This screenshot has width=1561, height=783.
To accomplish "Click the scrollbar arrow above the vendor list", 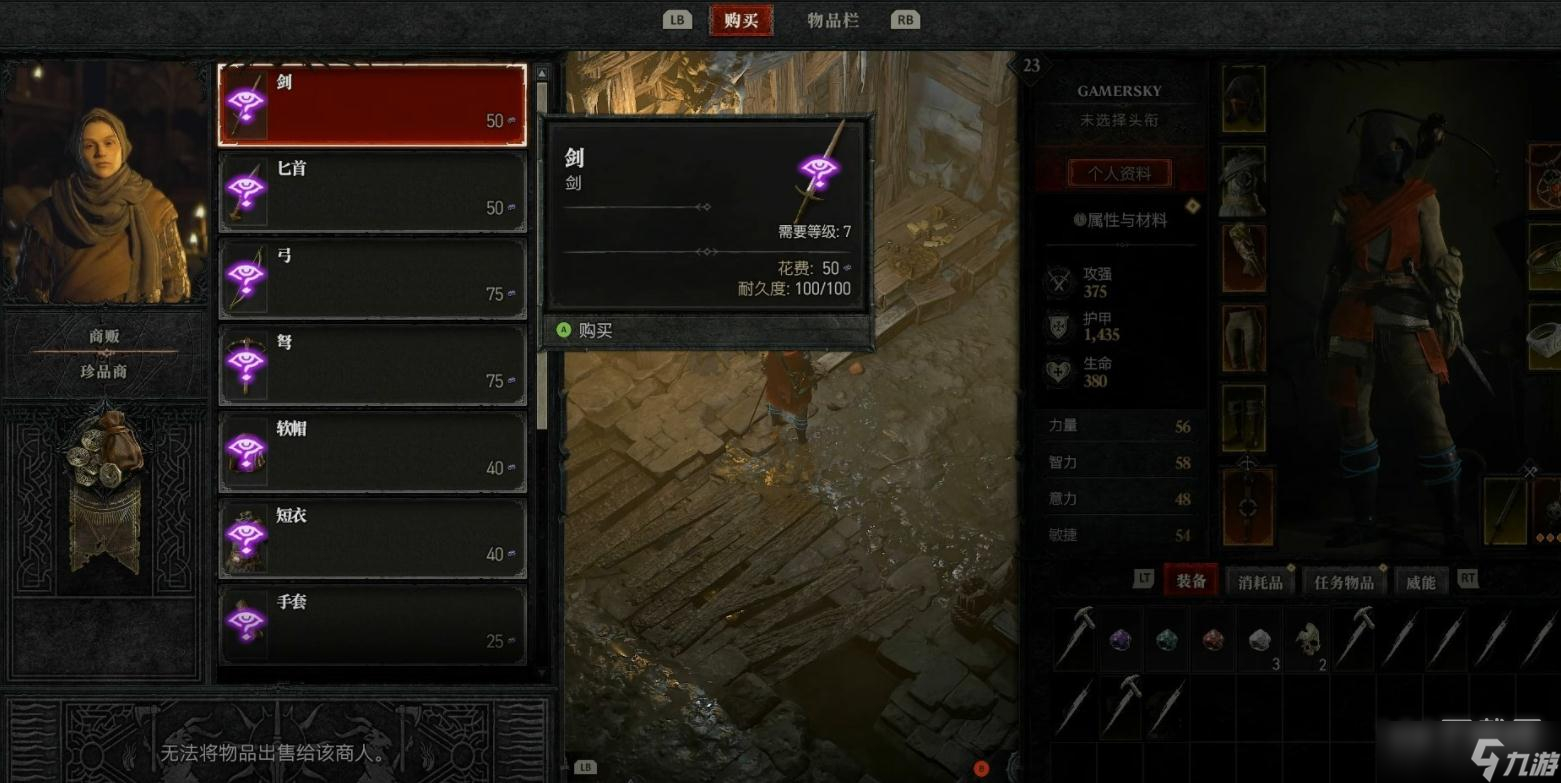I will 541,71.
